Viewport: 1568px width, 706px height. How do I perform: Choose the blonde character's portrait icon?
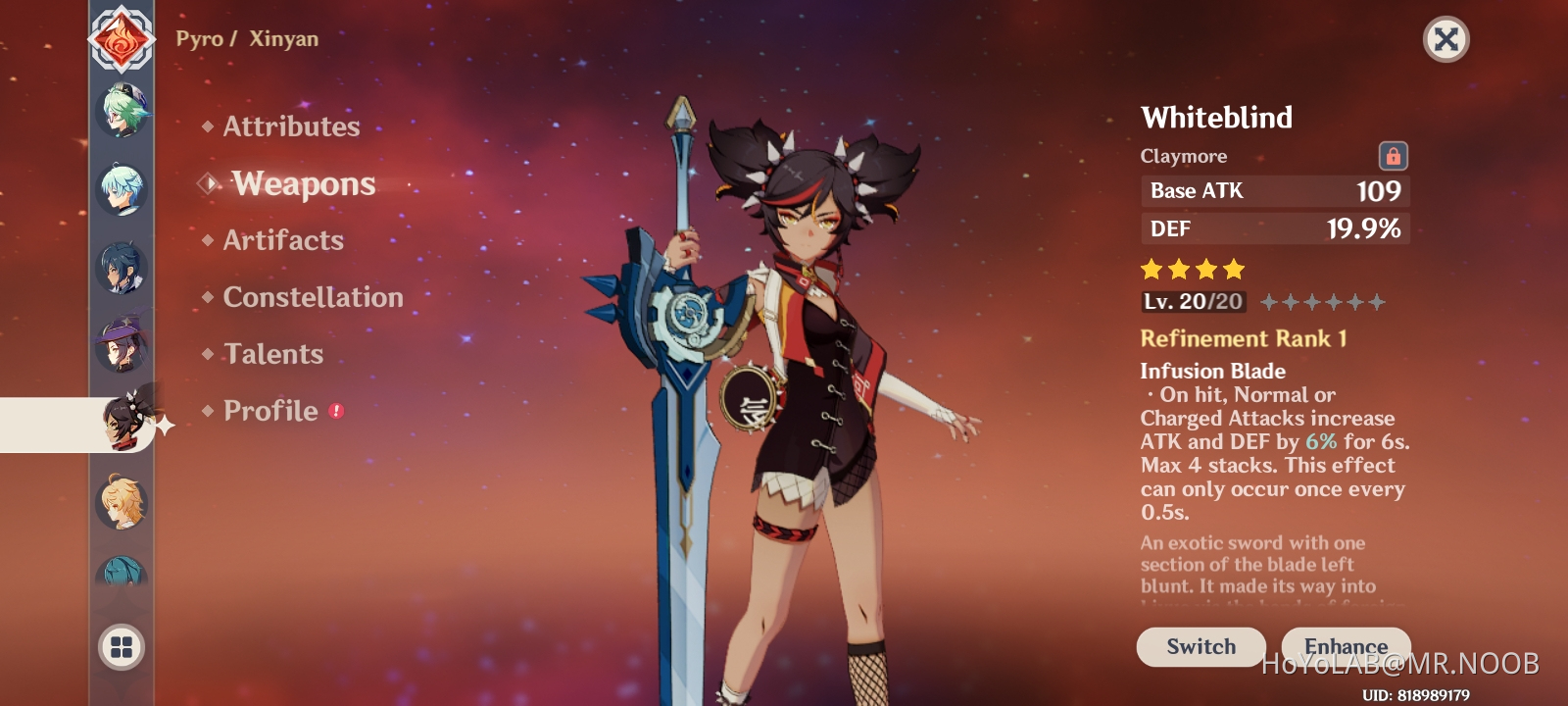(x=120, y=497)
